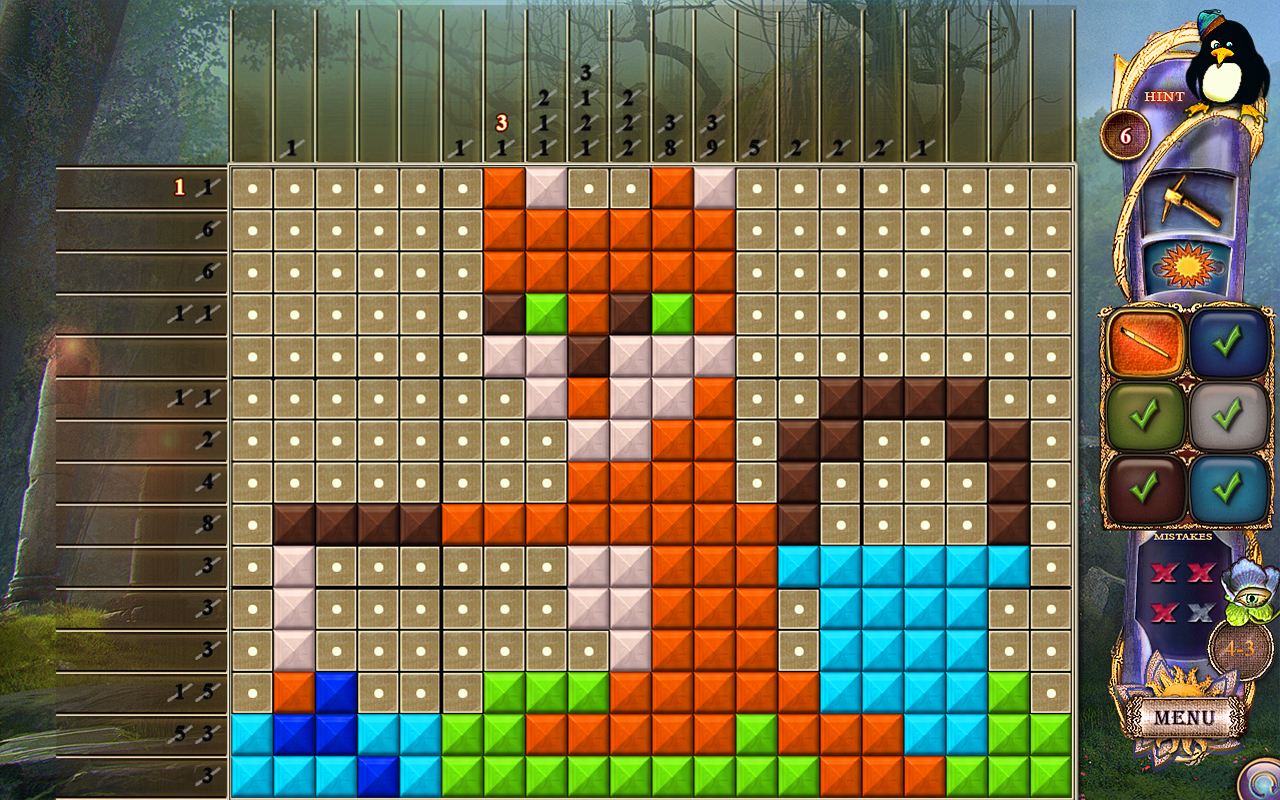Select the light blue color swatch

(x=1228, y=487)
